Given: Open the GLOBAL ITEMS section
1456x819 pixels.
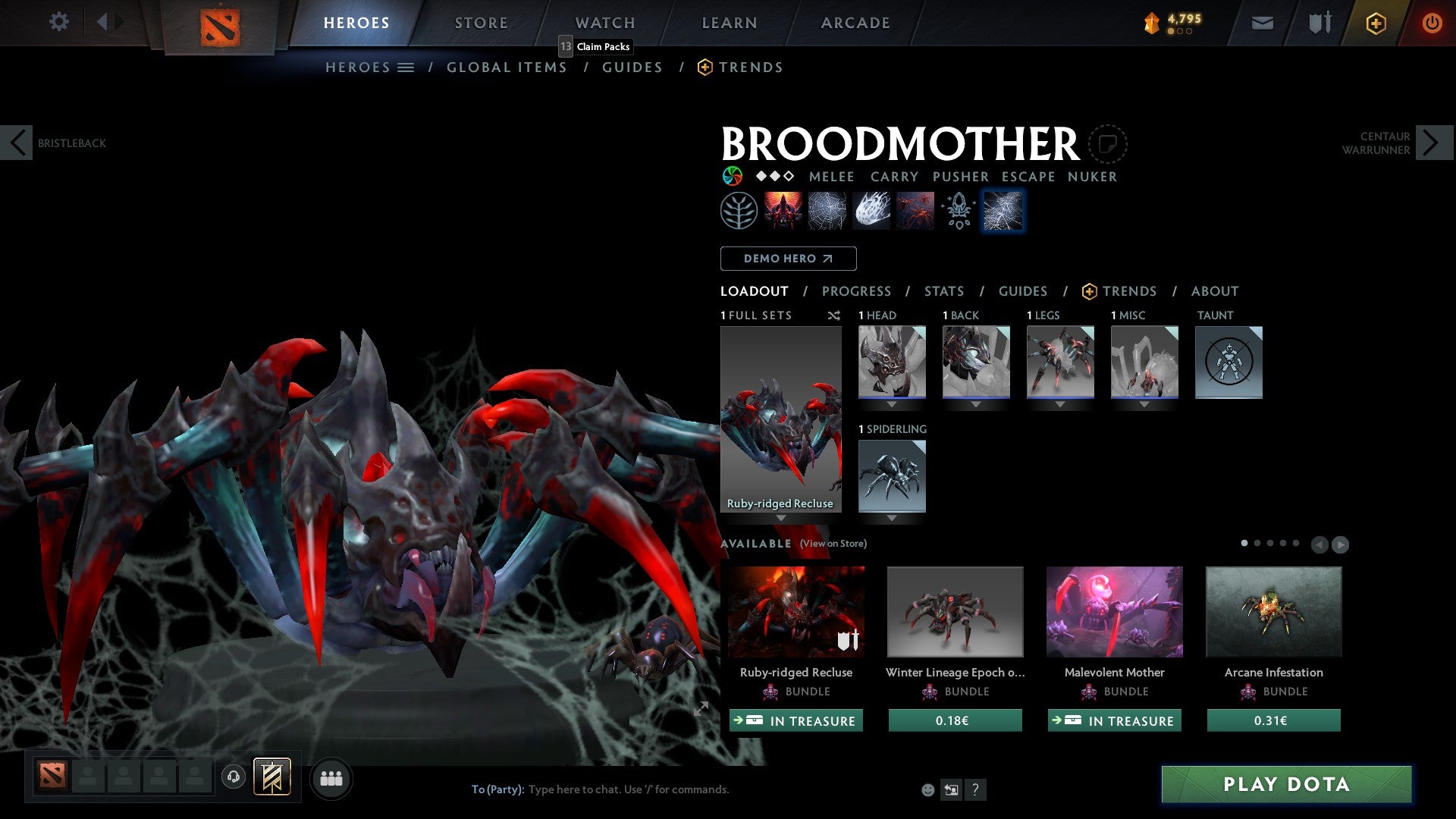Looking at the screenshot, I should [507, 67].
